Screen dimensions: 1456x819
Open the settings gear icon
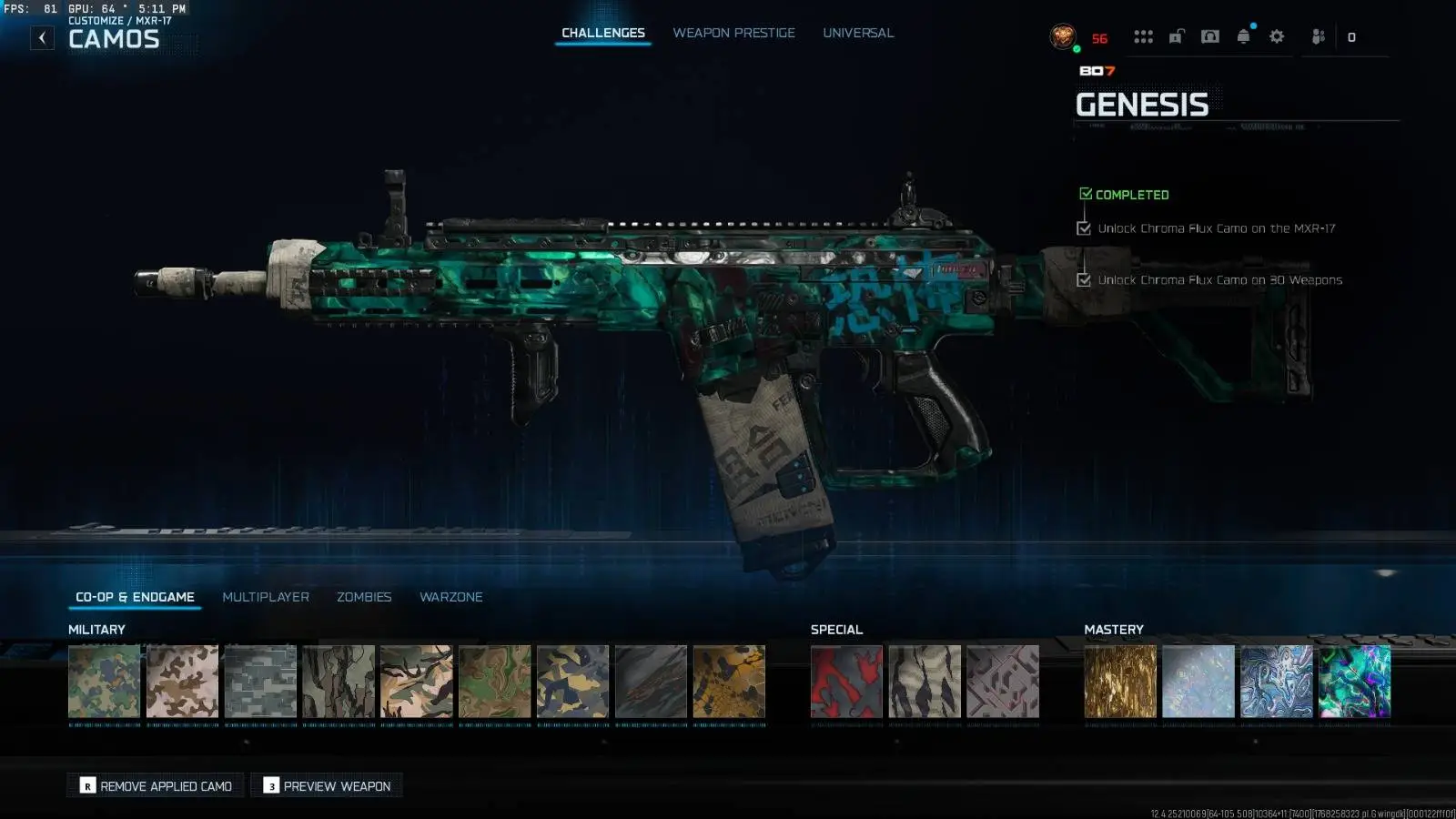1276,36
